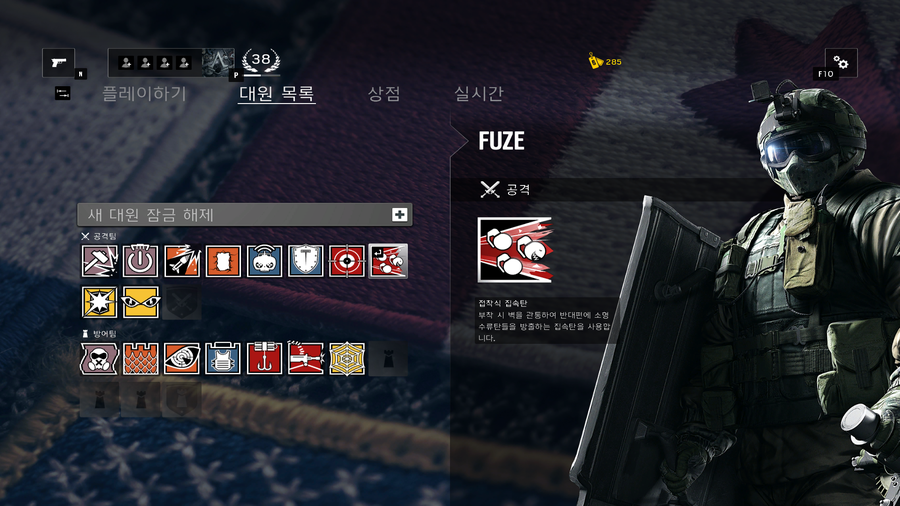The width and height of the screenshot is (900, 506).
Task: Go to the 상점 shop tab
Action: pos(384,94)
